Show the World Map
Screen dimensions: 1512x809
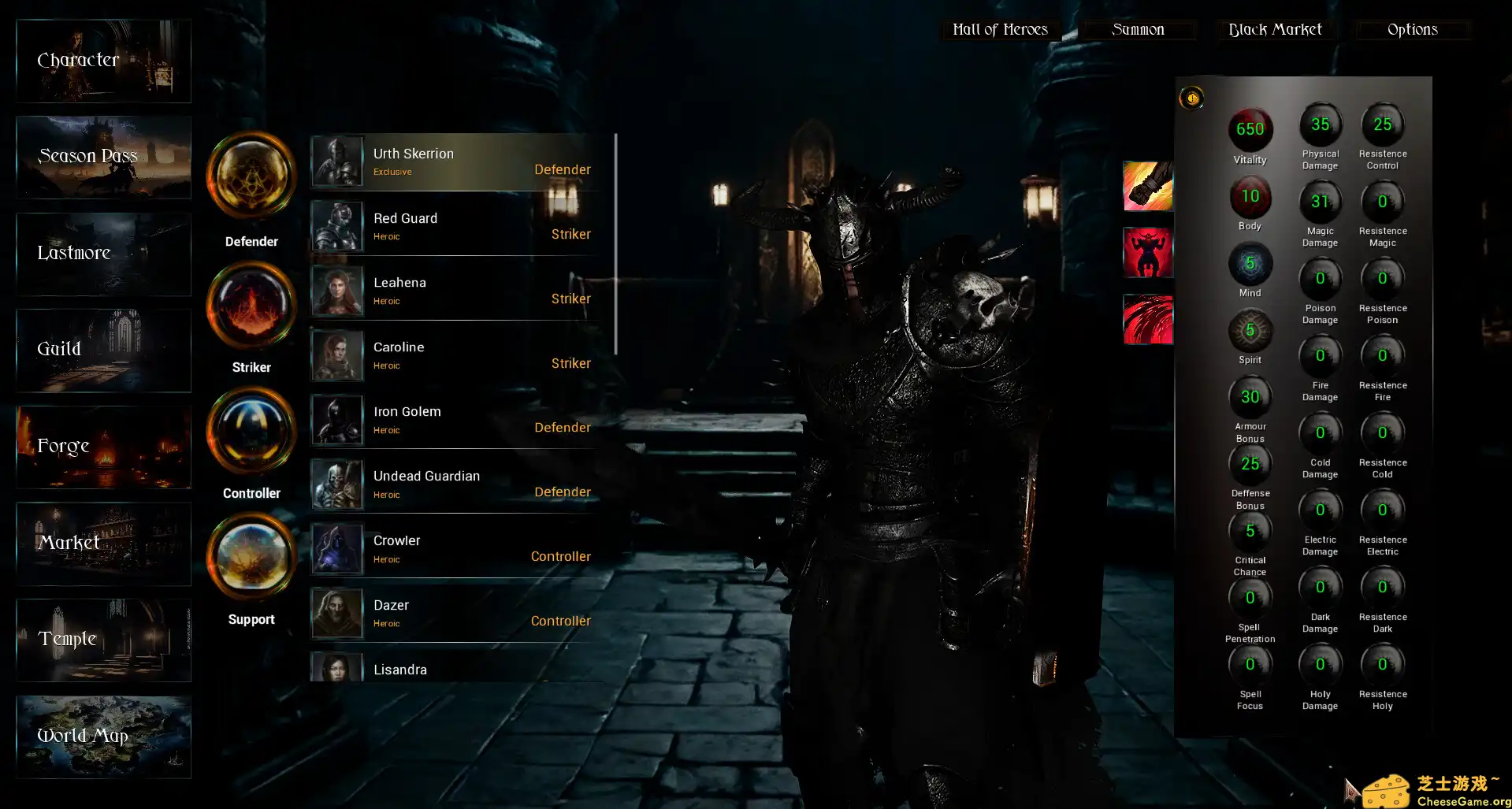[103, 737]
